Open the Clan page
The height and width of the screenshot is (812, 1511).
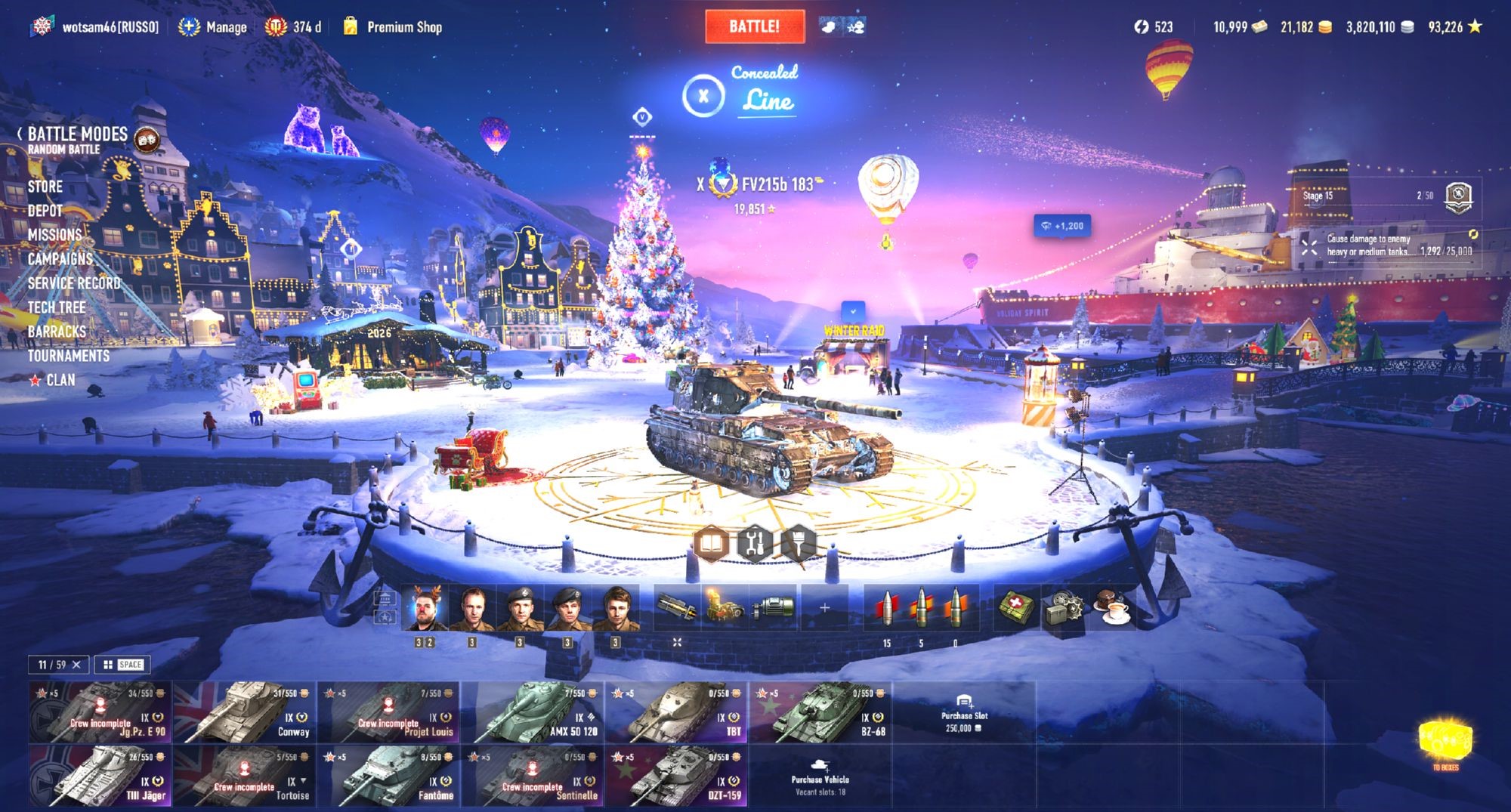(60, 380)
